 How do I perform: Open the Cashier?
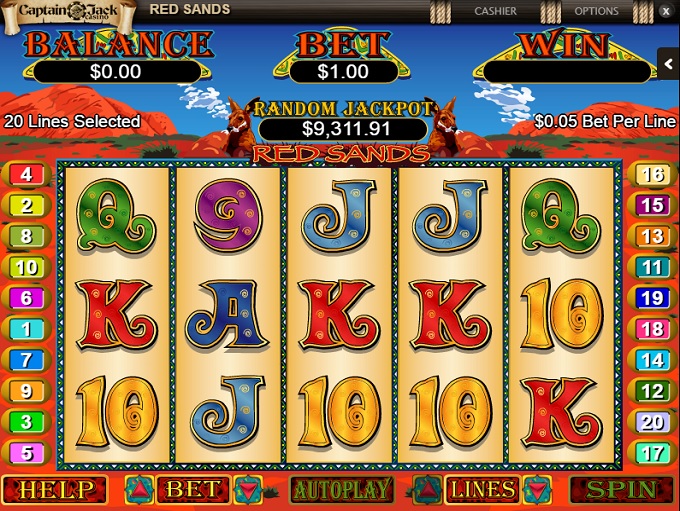click(496, 11)
